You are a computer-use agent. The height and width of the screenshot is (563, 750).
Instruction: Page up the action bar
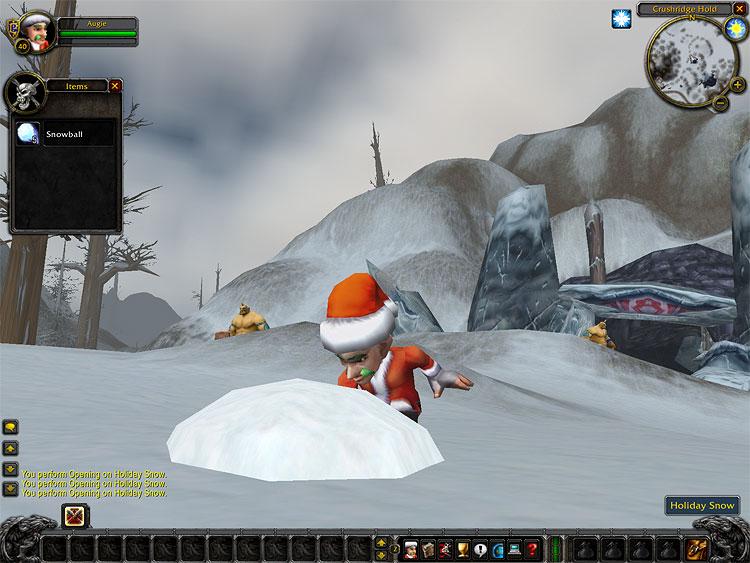pos(381,543)
